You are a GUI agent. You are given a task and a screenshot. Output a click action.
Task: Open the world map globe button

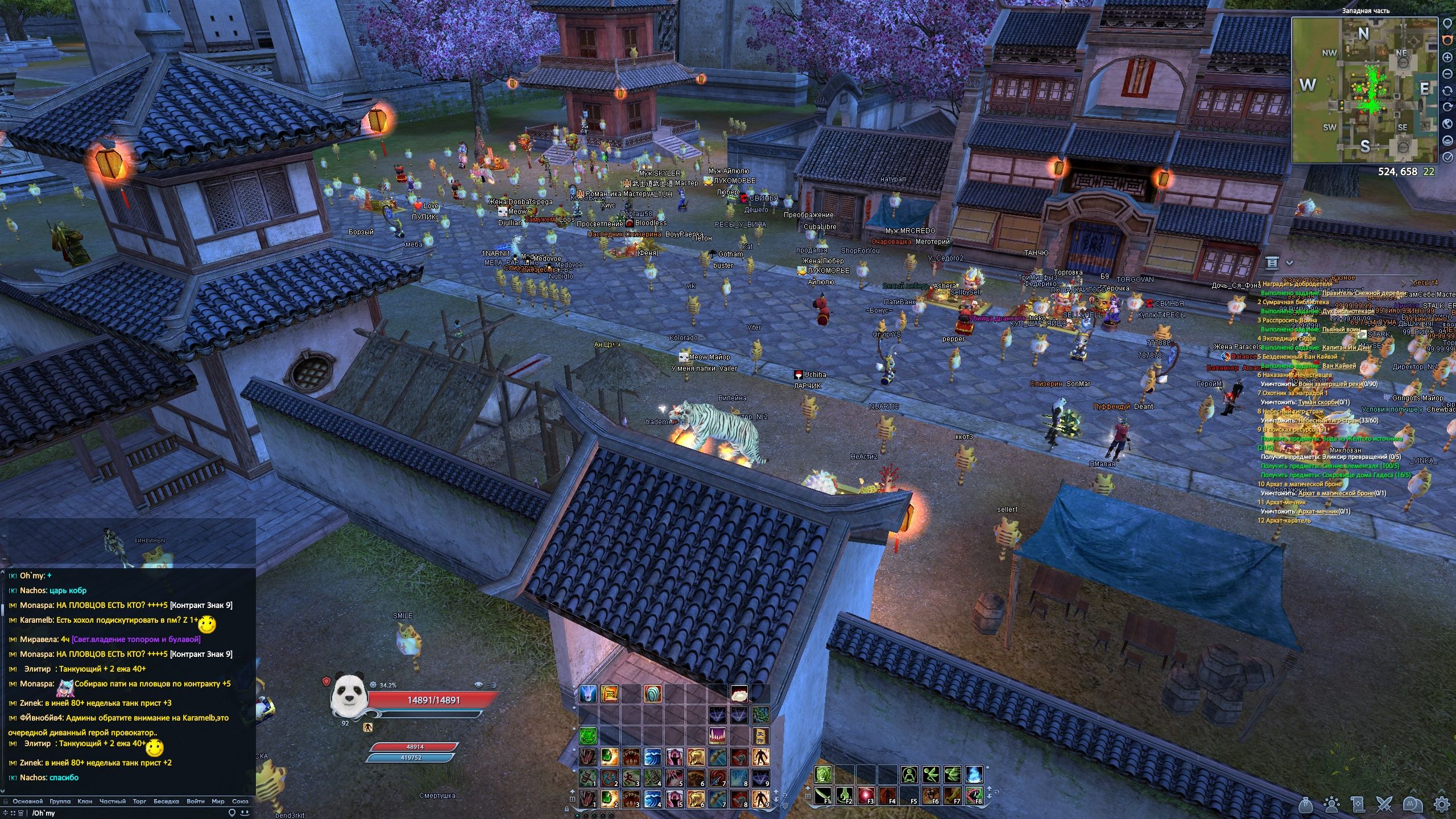tap(1448, 124)
